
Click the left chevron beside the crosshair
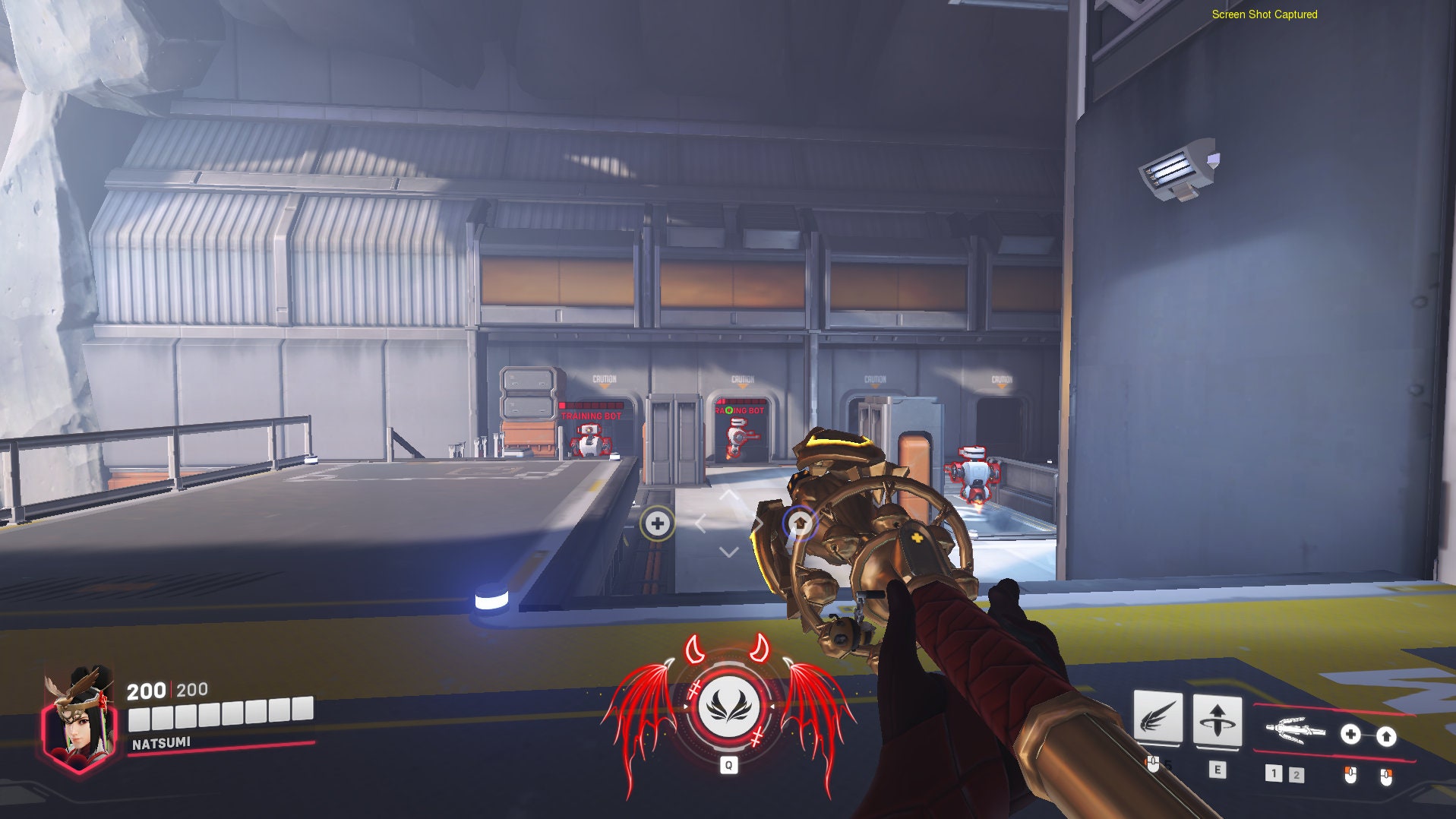coord(703,523)
